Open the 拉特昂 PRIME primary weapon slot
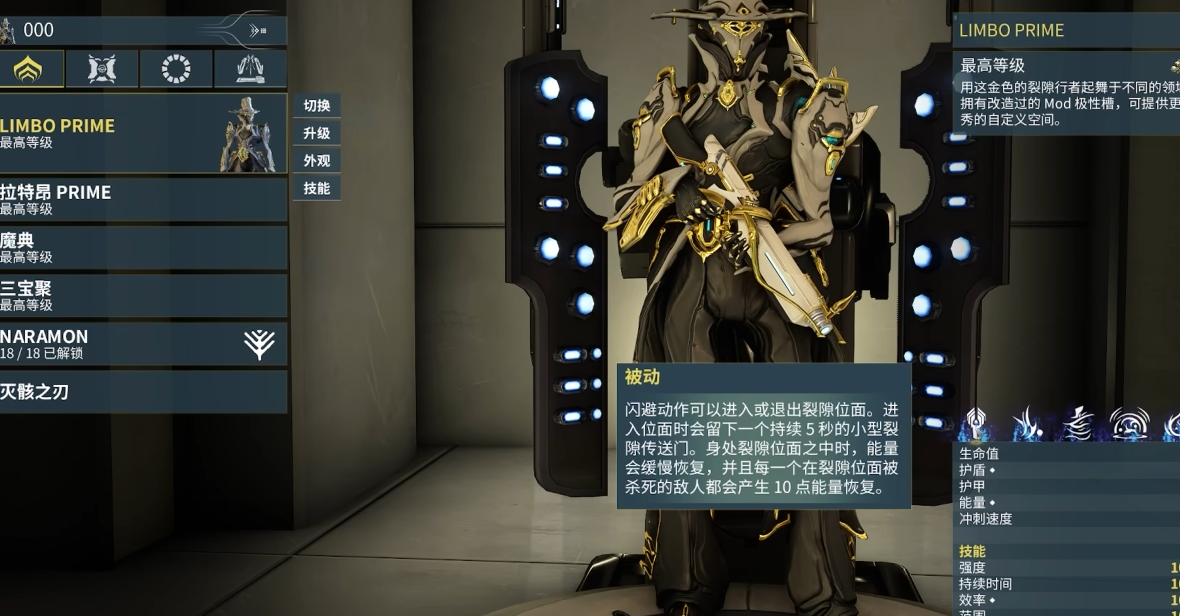Image resolution: width=1180 pixels, height=616 pixels. 140,199
